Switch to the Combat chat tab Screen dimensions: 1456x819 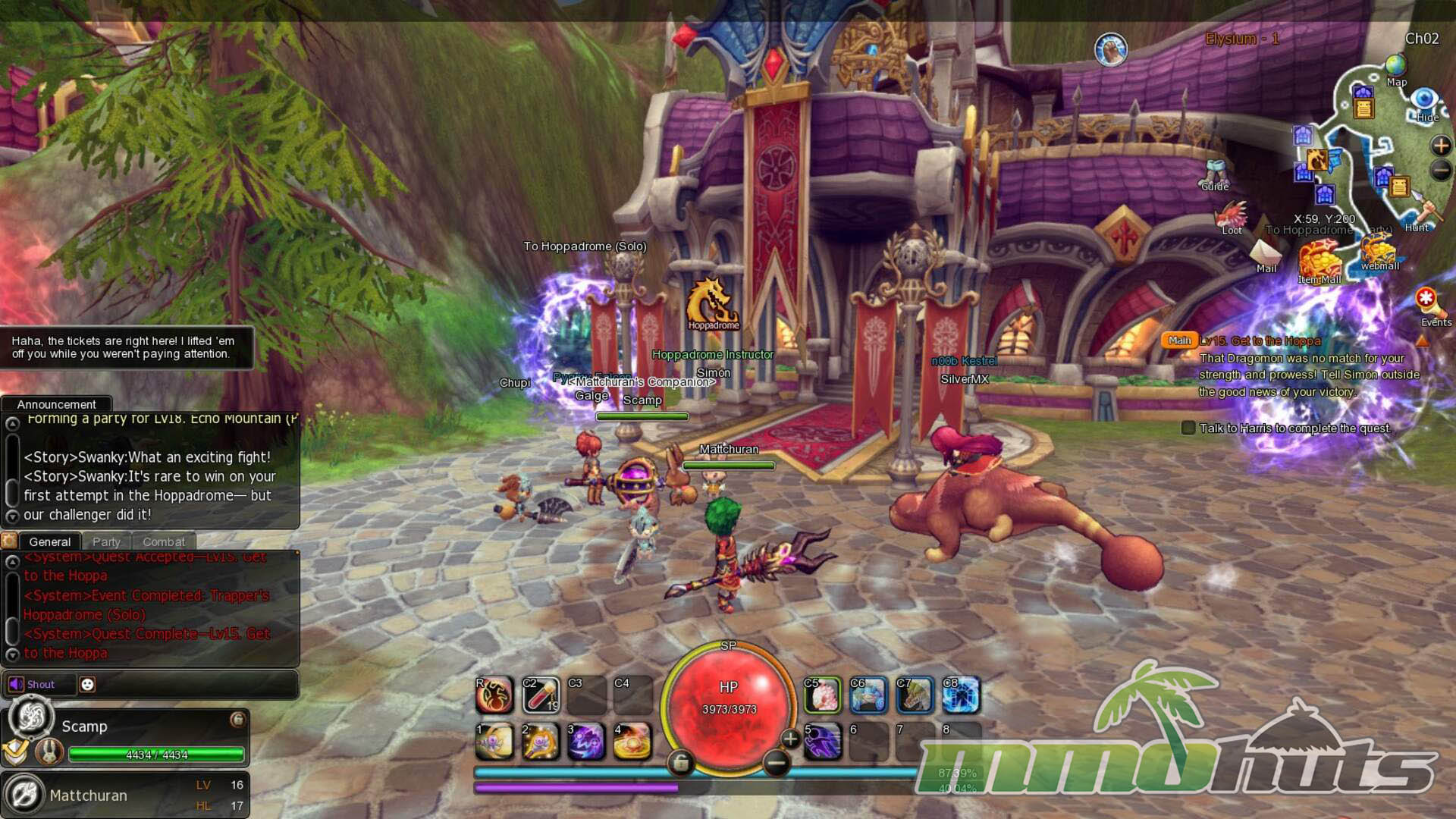164,541
